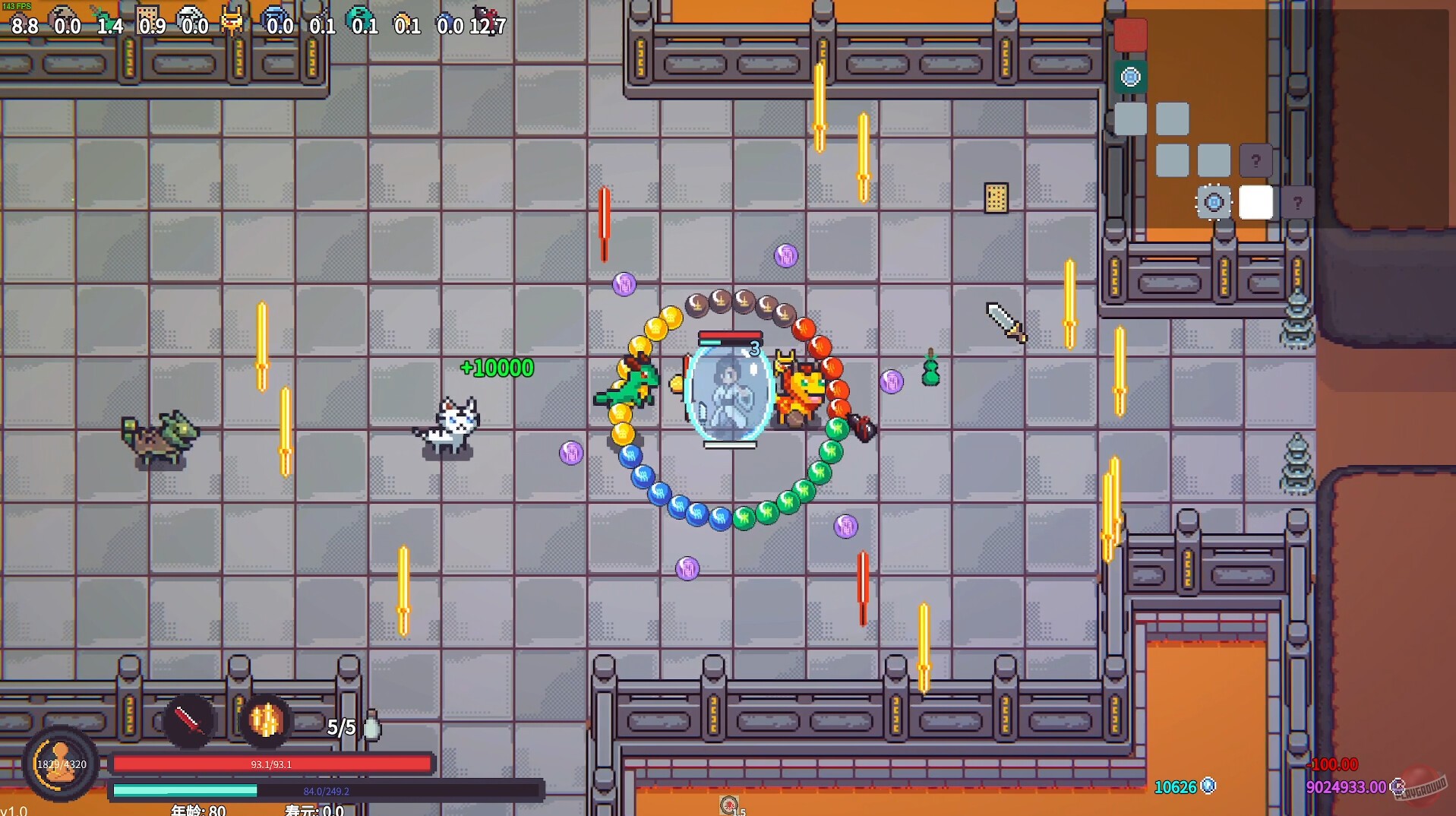Open the first mystery slot with question mark
Image resolution: width=1456 pixels, height=816 pixels.
point(1256,160)
